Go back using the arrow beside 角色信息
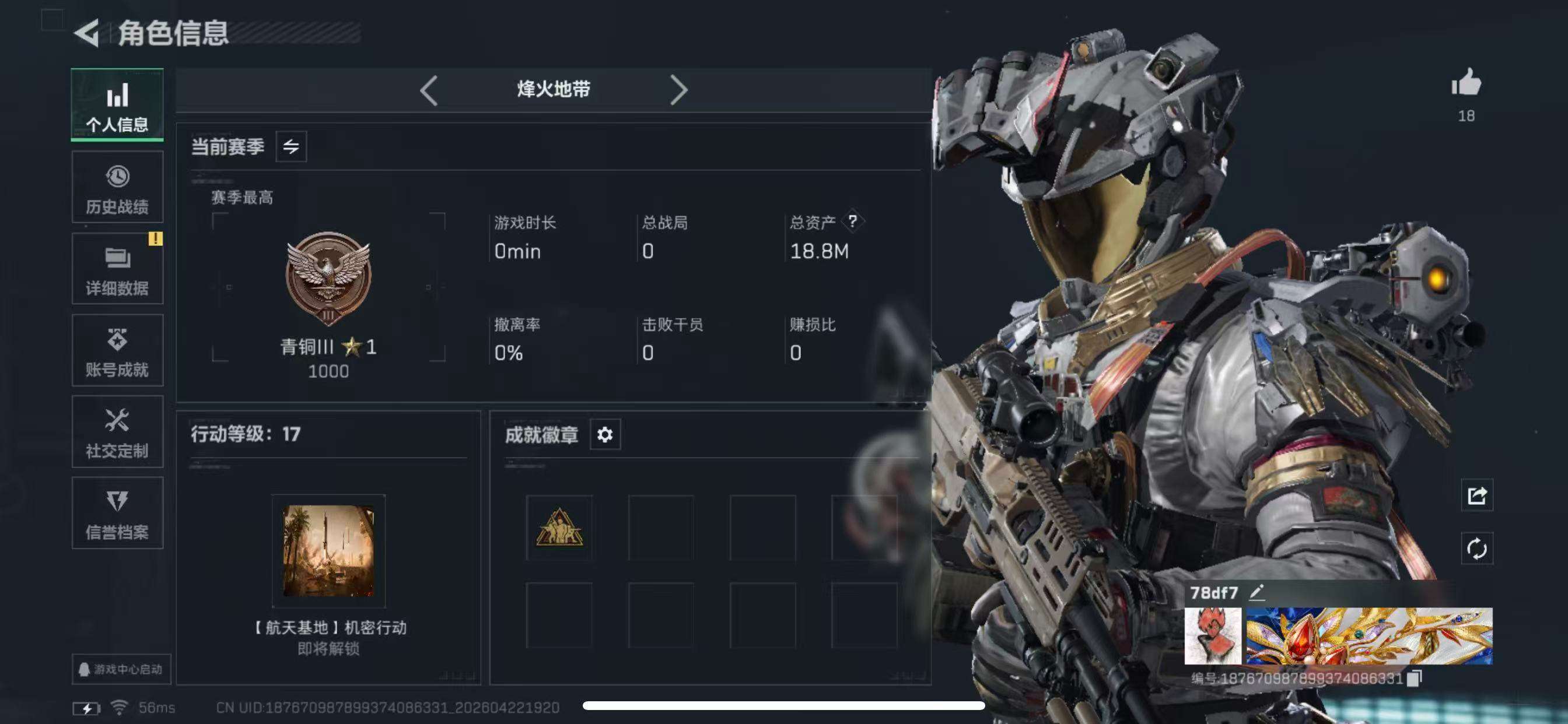 point(87,33)
